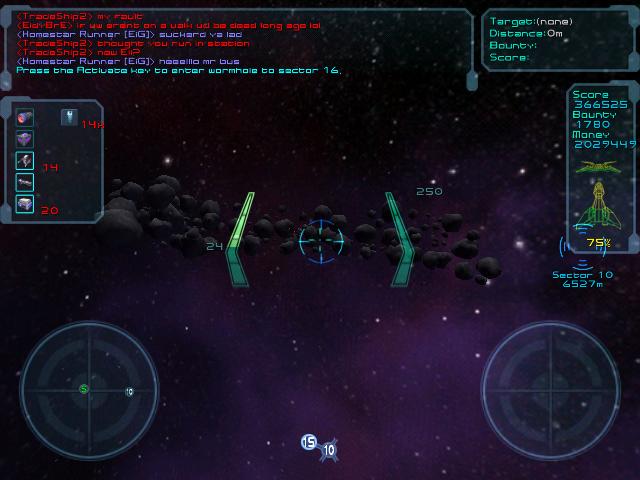Select the sector 15 wormhole marker

[x=309, y=442]
